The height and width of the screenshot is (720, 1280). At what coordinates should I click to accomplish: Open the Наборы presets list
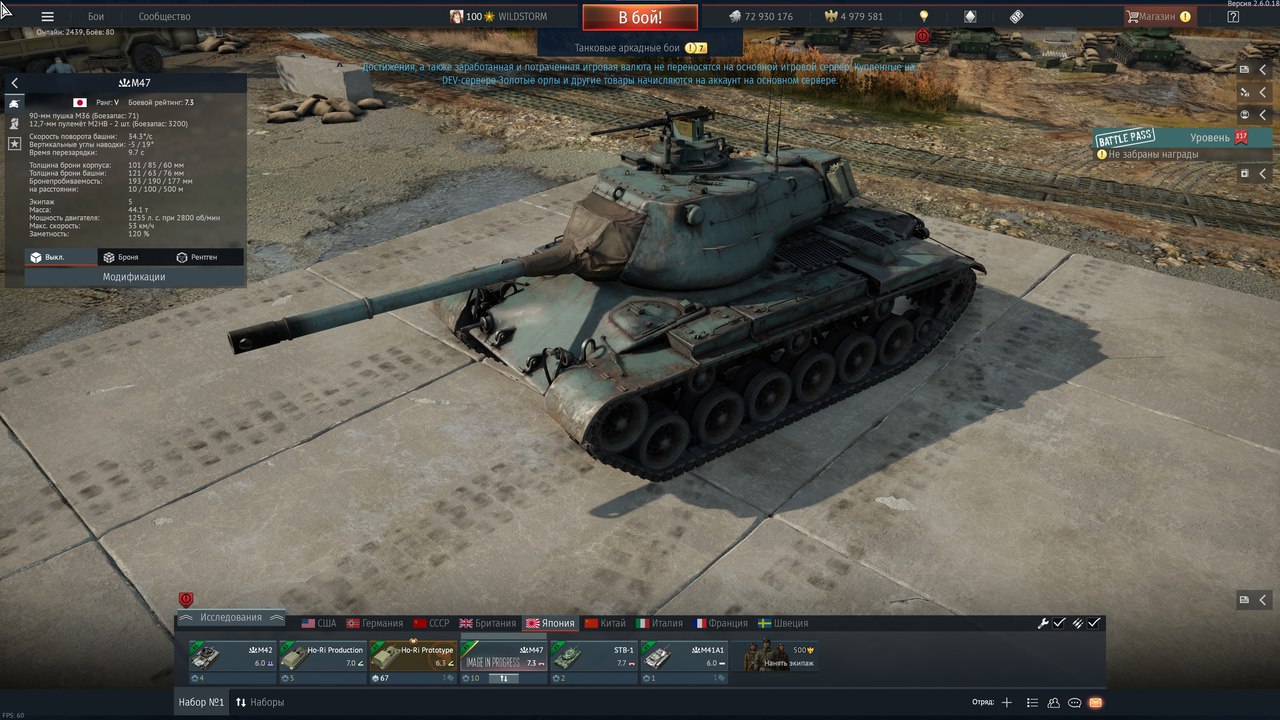coord(260,702)
